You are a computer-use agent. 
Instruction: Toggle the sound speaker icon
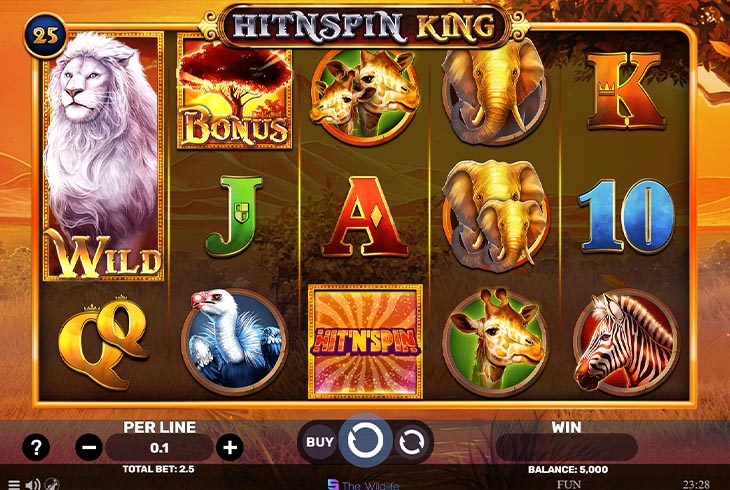[x=31, y=484]
